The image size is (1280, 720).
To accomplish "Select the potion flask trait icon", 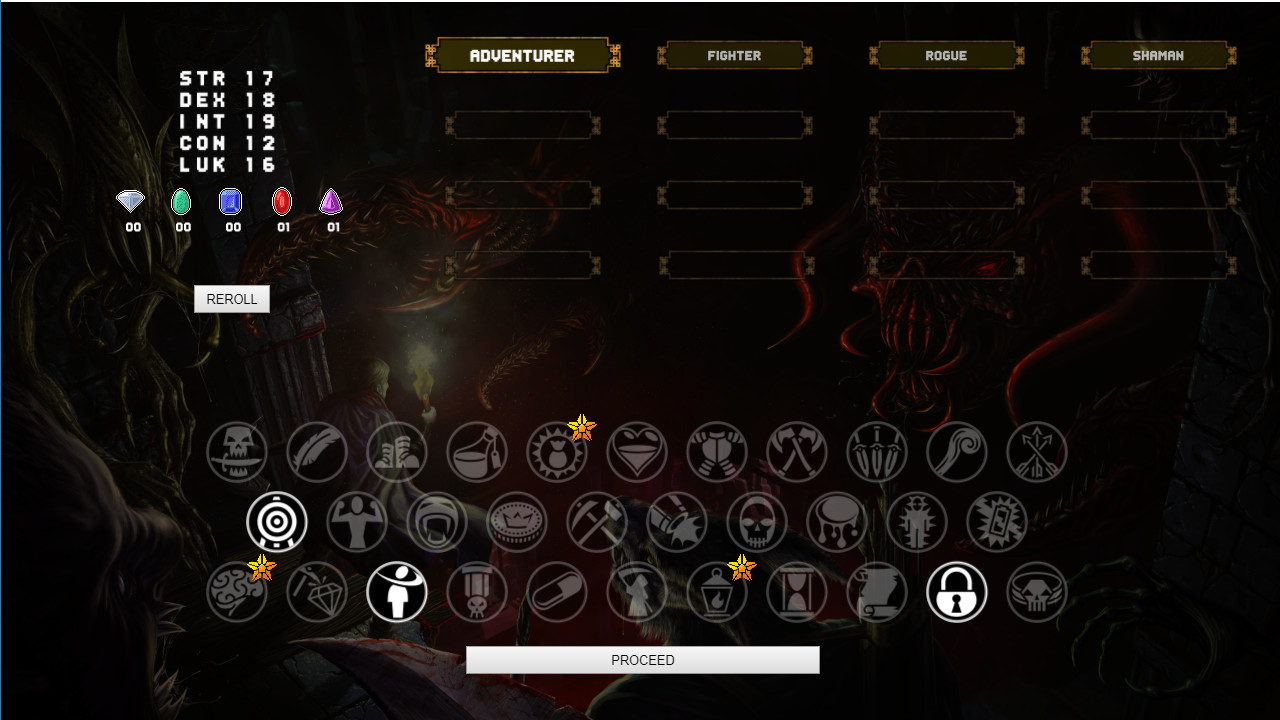I will [477, 451].
